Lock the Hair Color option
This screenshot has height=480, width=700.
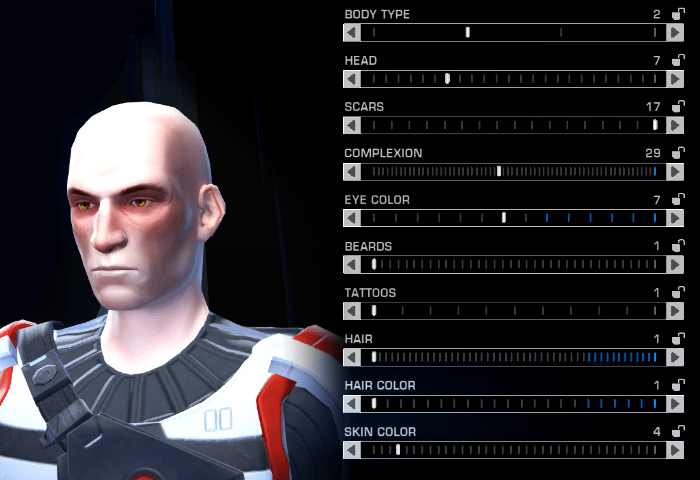(678, 385)
